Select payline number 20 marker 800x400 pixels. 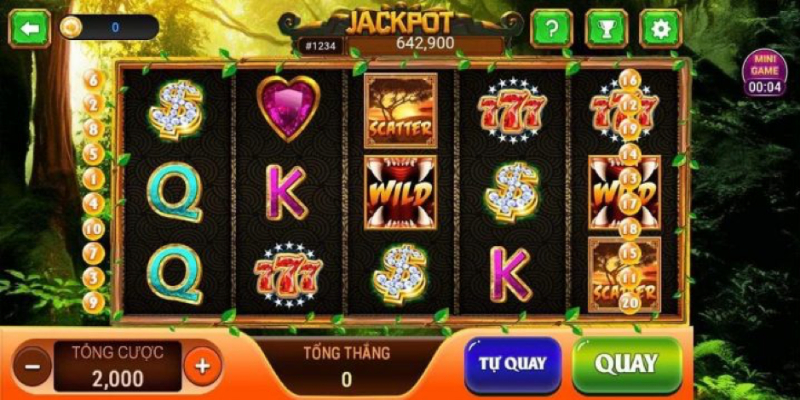tap(630, 301)
